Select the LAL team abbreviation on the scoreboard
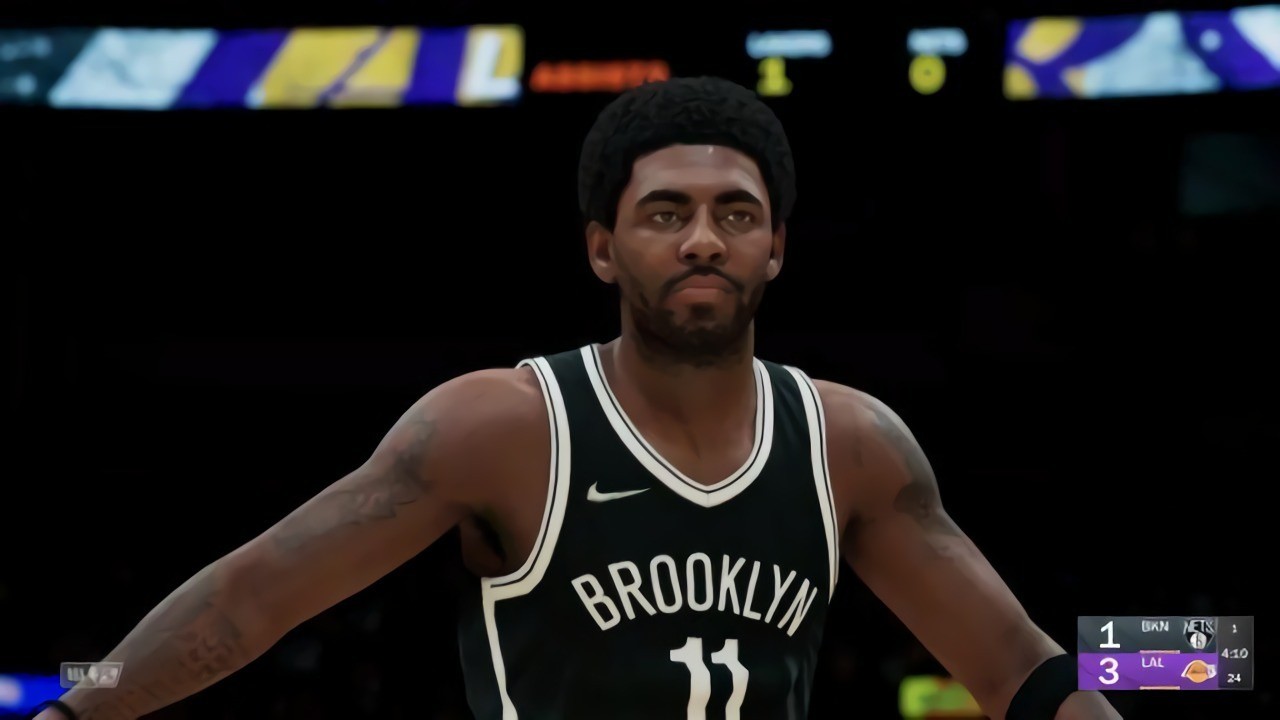Screen dimensions: 1280x720 (x=1154, y=662)
